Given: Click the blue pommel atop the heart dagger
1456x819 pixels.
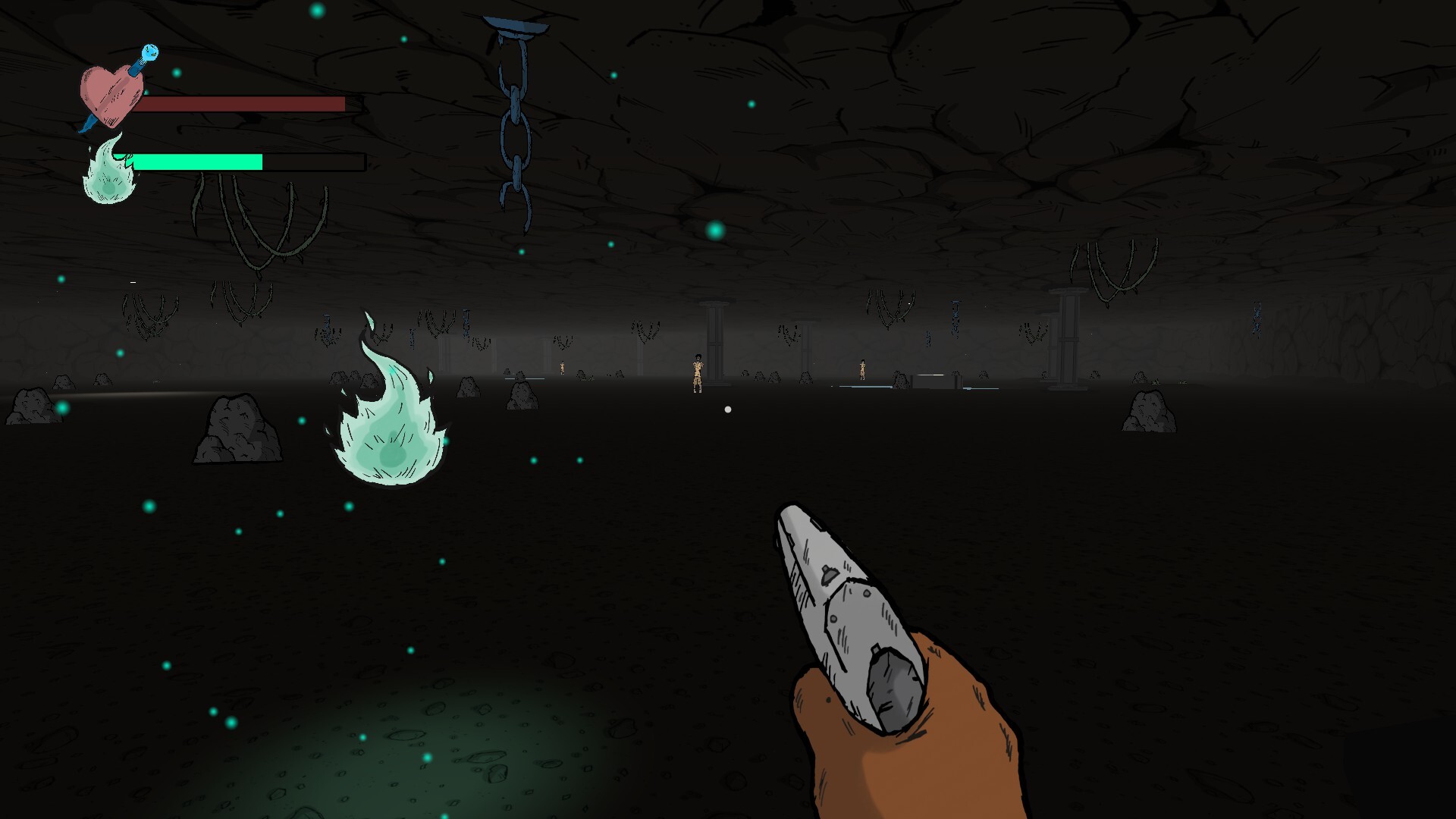Looking at the screenshot, I should click(x=149, y=52).
